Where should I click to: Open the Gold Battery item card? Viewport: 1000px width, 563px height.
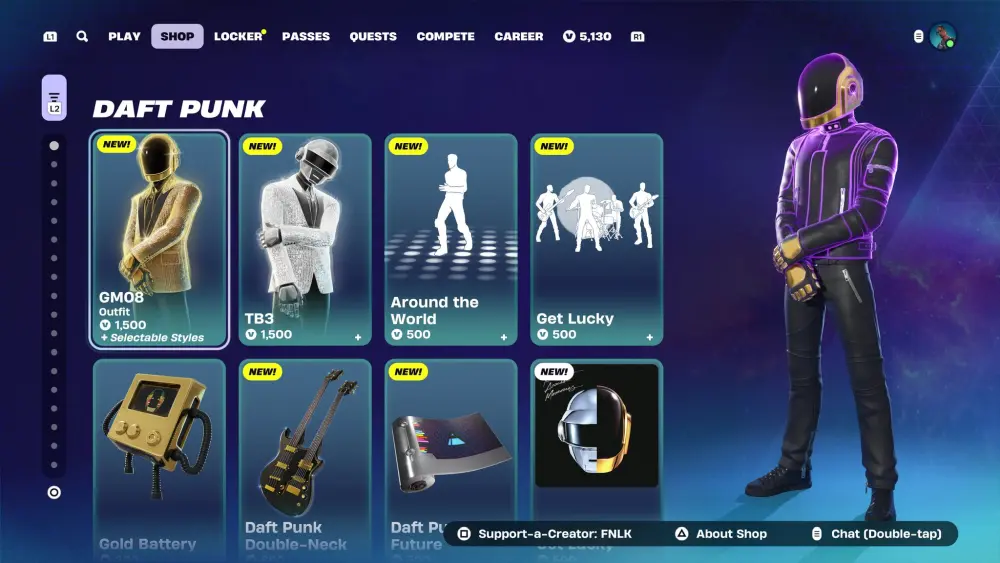(160, 450)
